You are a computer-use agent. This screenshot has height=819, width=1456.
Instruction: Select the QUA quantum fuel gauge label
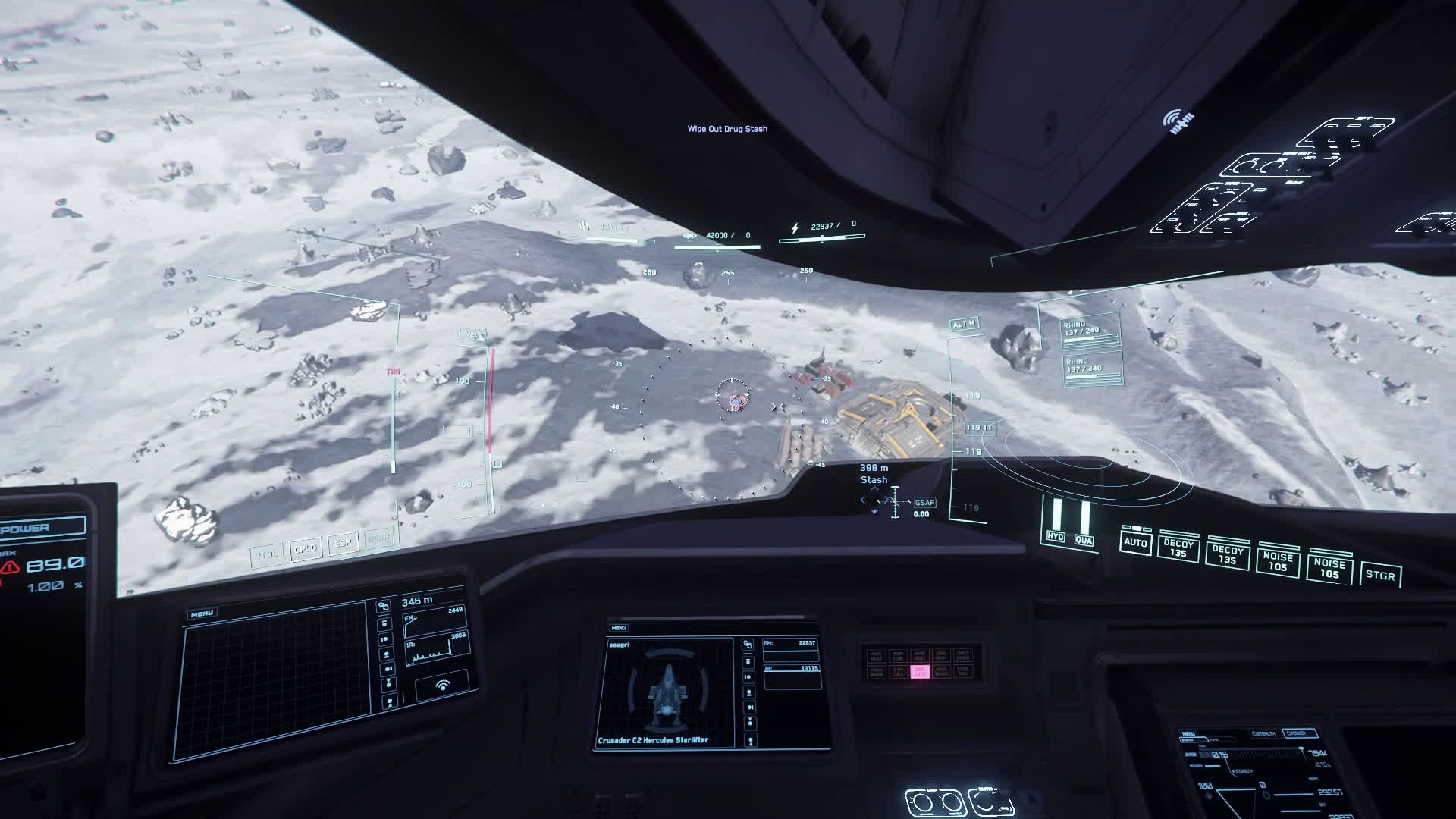pos(1084,540)
